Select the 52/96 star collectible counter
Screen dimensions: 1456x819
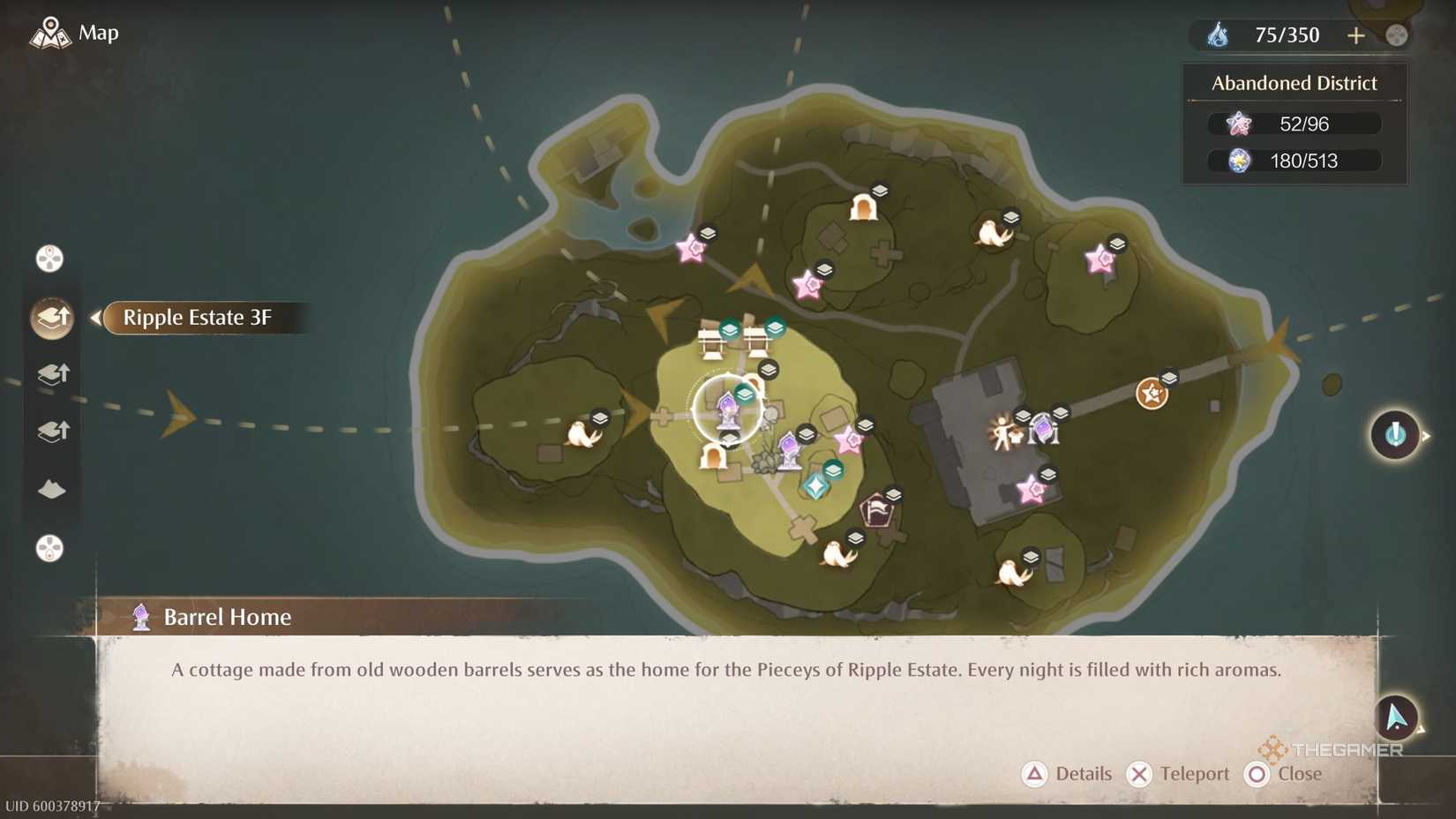click(x=1293, y=124)
